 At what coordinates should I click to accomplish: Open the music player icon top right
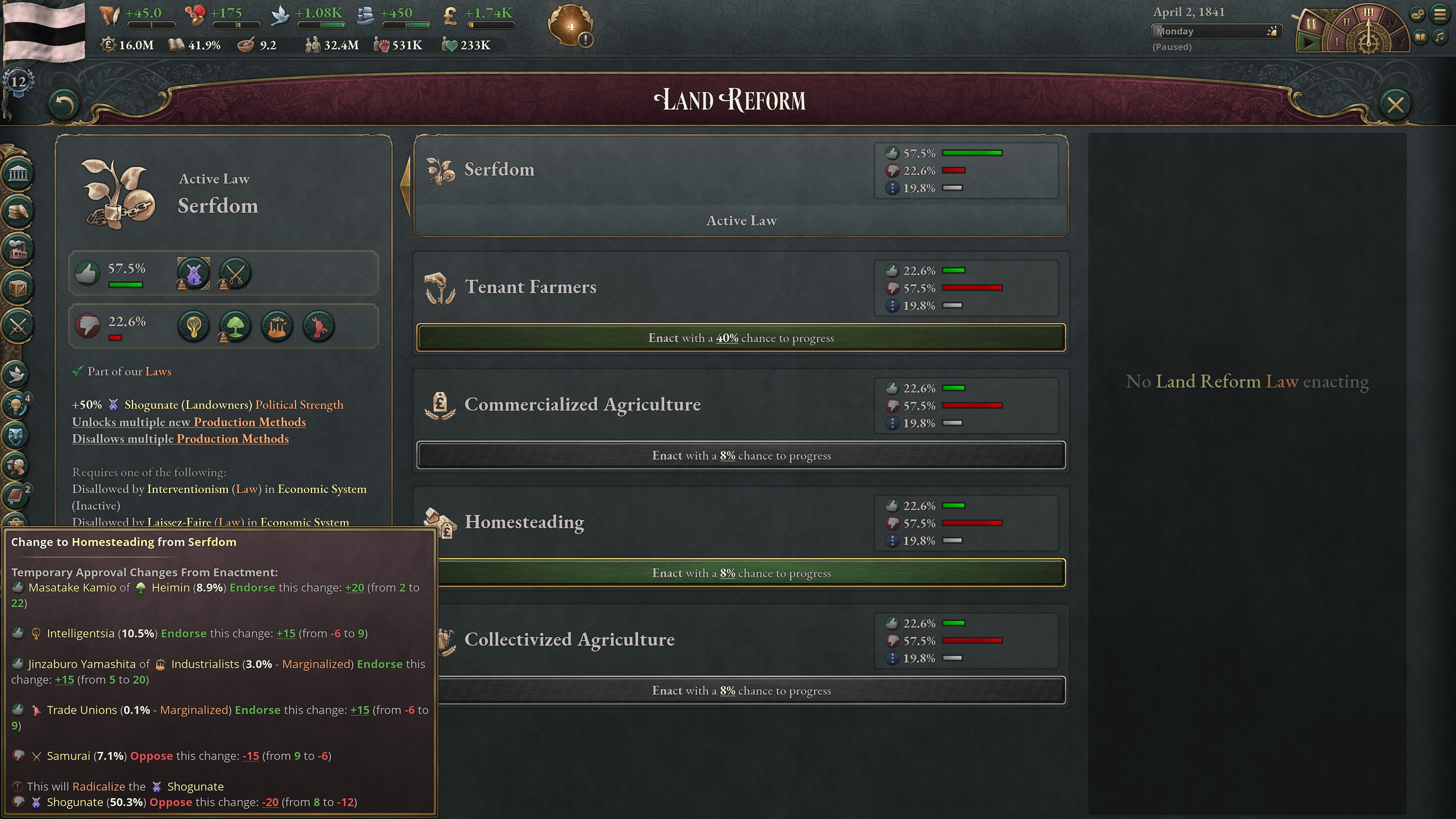point(1440,38)
